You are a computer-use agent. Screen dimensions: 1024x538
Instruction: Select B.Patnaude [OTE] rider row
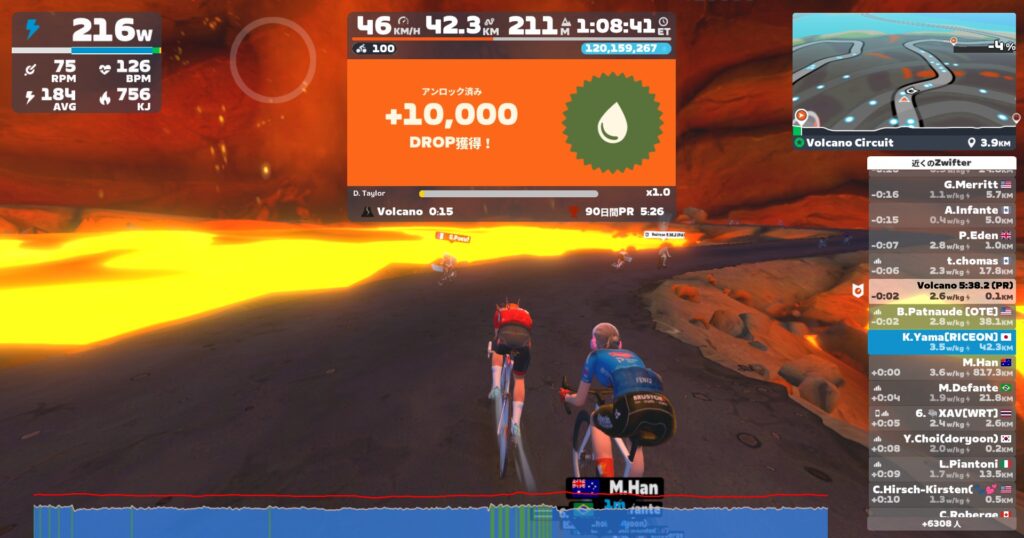[x=942, y=316]
